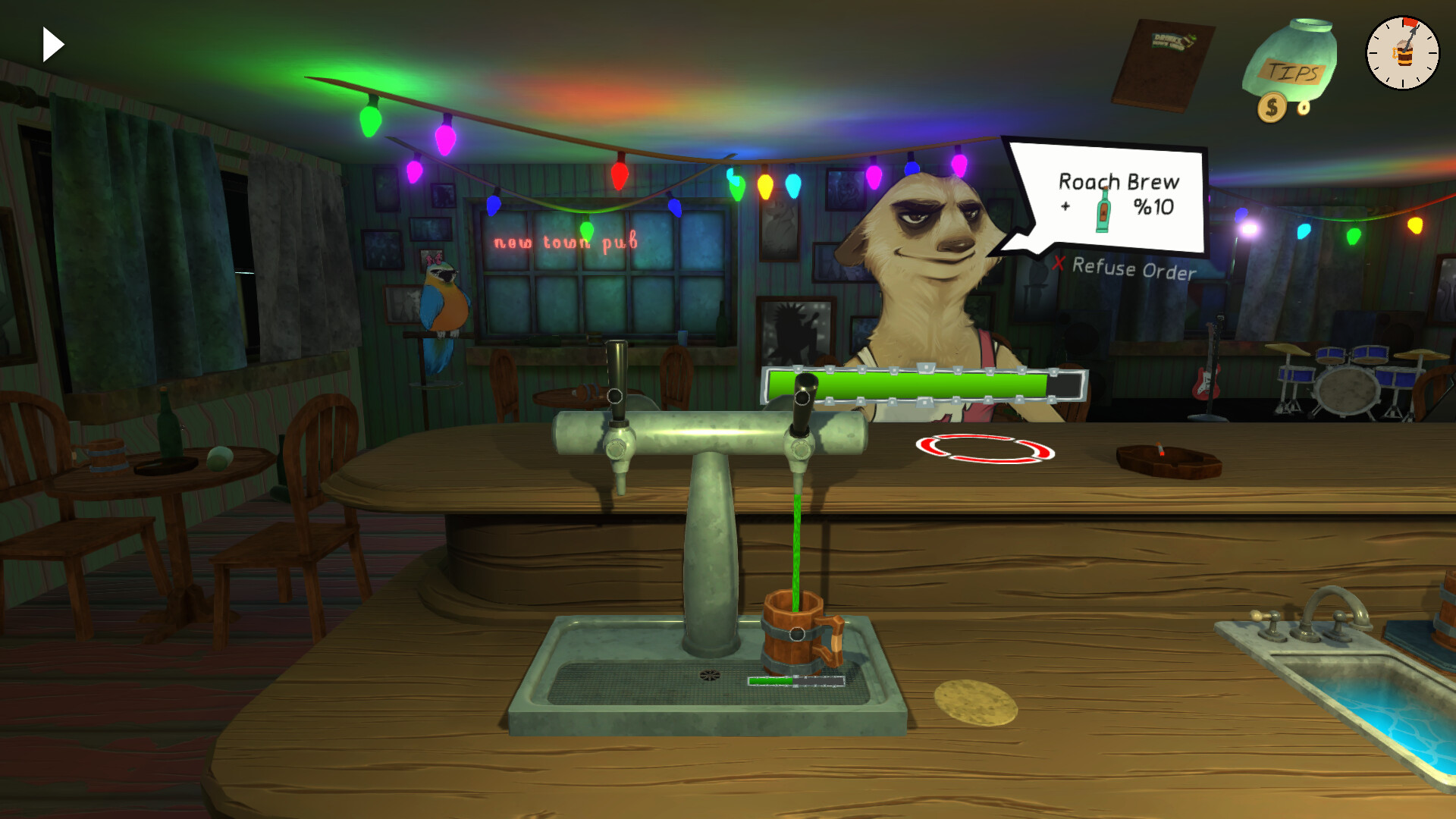Start playback with the white arrow top-left

[52, 44]
